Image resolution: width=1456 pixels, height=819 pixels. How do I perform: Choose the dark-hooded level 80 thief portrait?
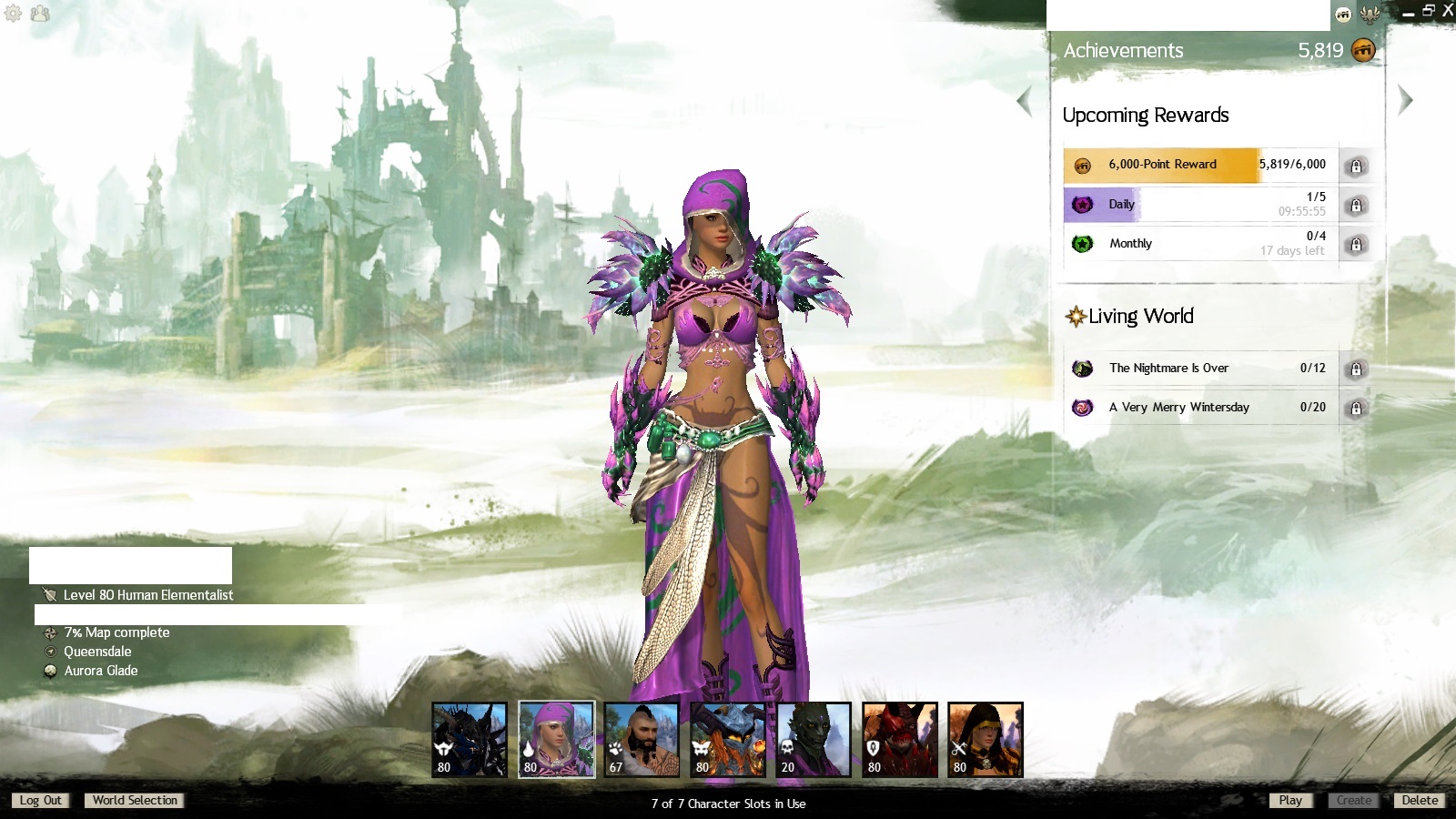pyautogui.click(x=985, y=740)
